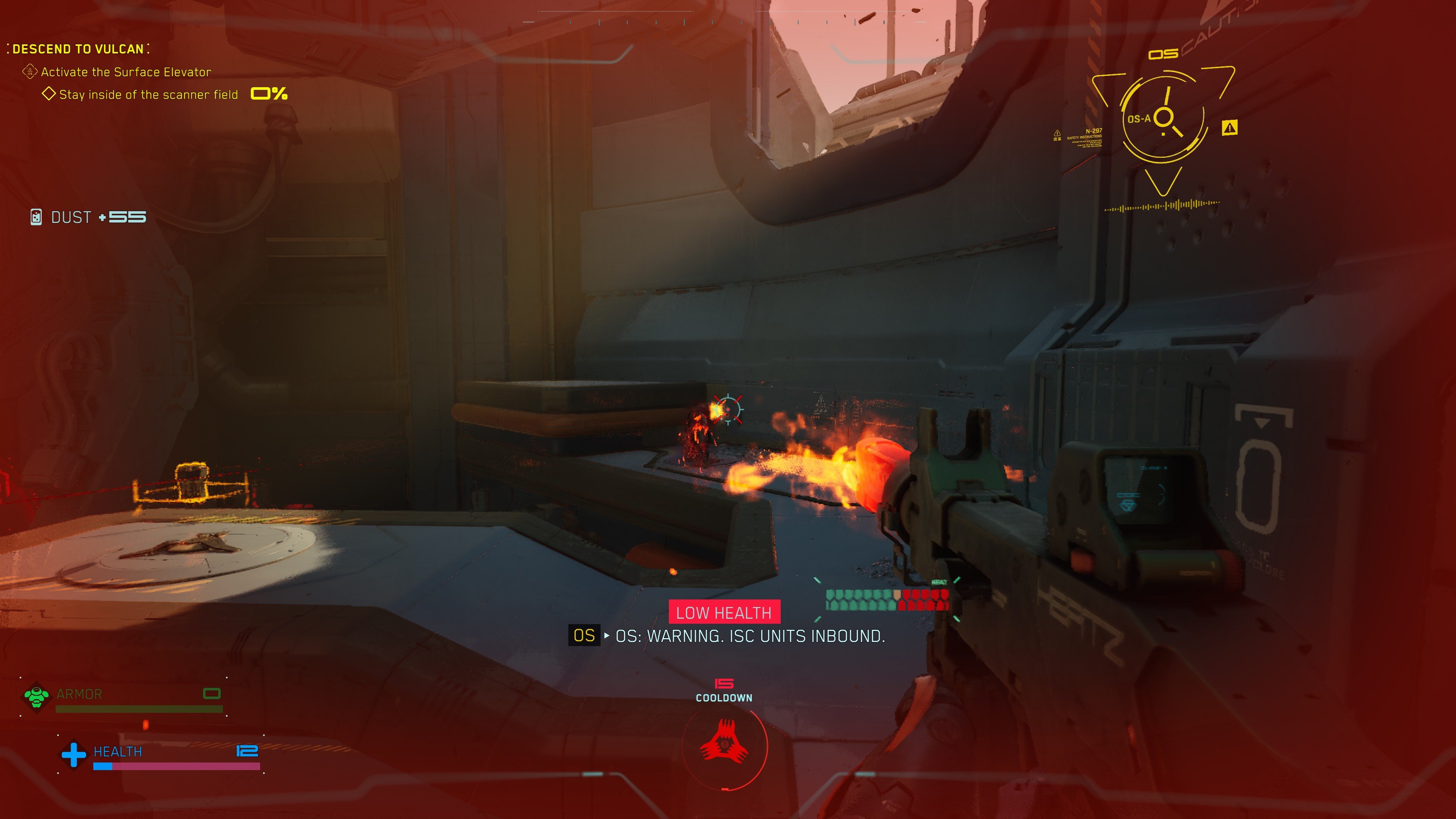Select the Activate the Surface Elevator objective

126,72
